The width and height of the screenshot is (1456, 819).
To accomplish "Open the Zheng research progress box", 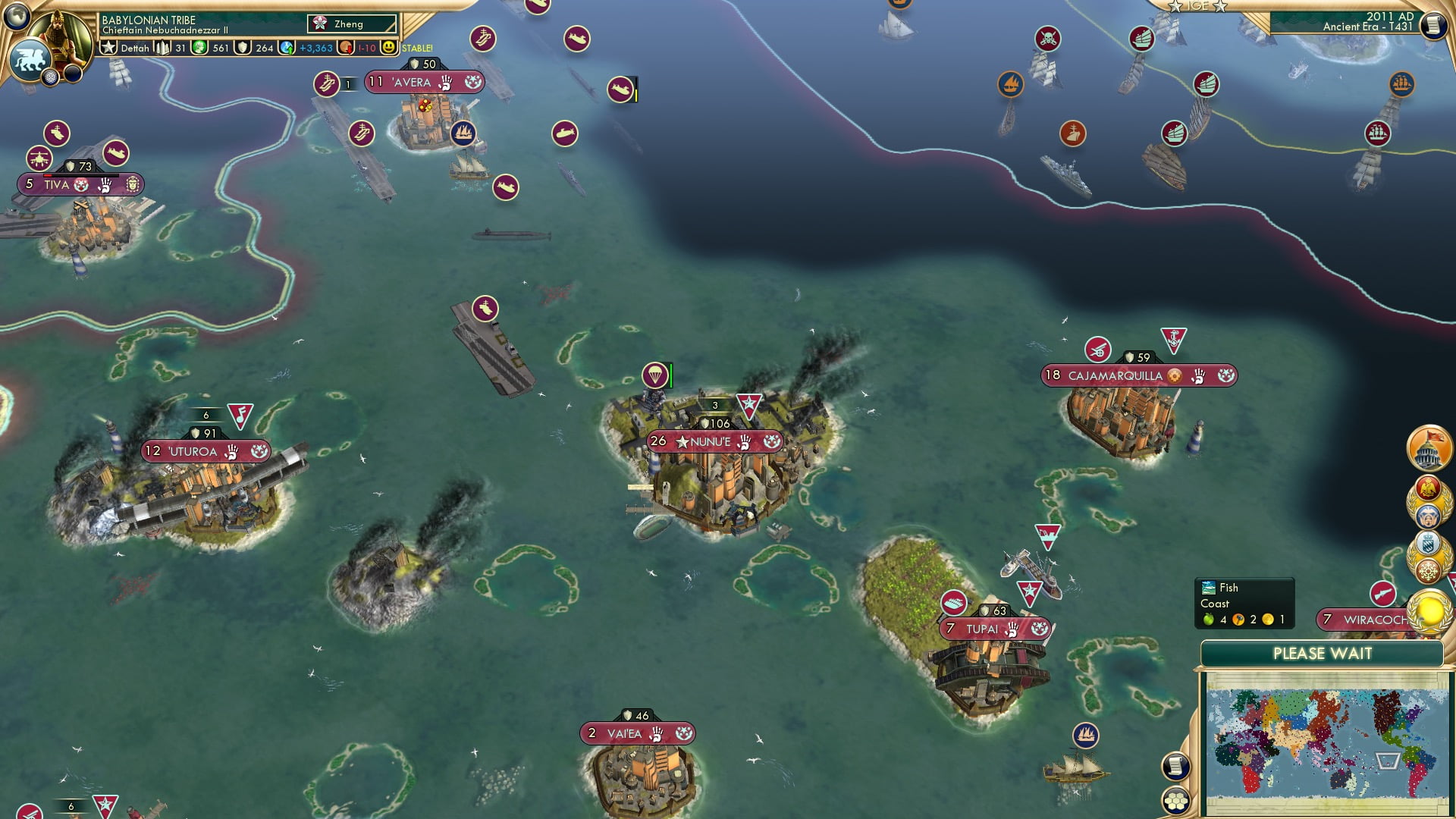I will click(350, 24).
